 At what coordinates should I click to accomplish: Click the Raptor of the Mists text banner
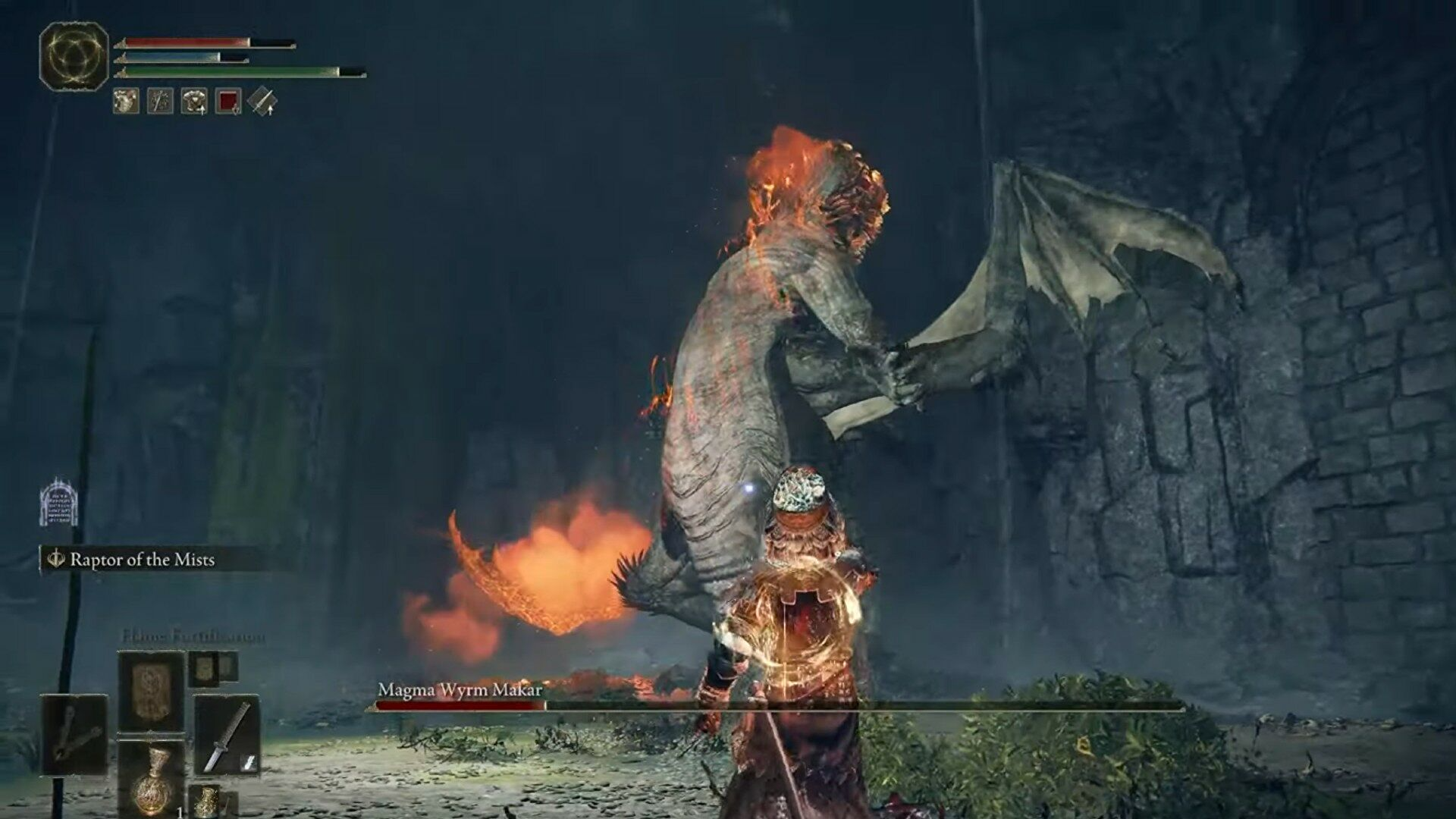[x=144, y=561]
